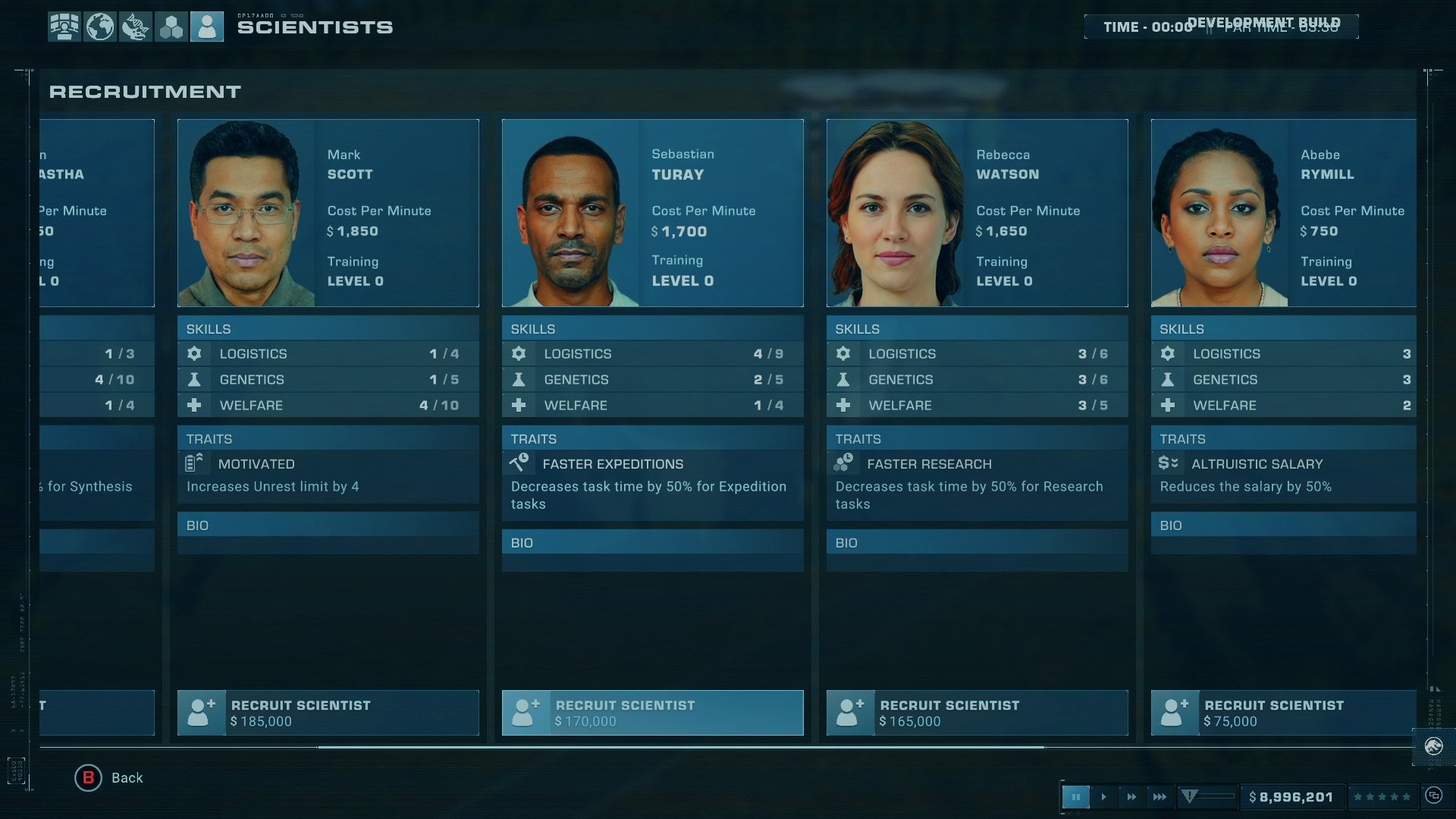Open the control room icon in top navigation
The image size is (1456, 819).
64,26
